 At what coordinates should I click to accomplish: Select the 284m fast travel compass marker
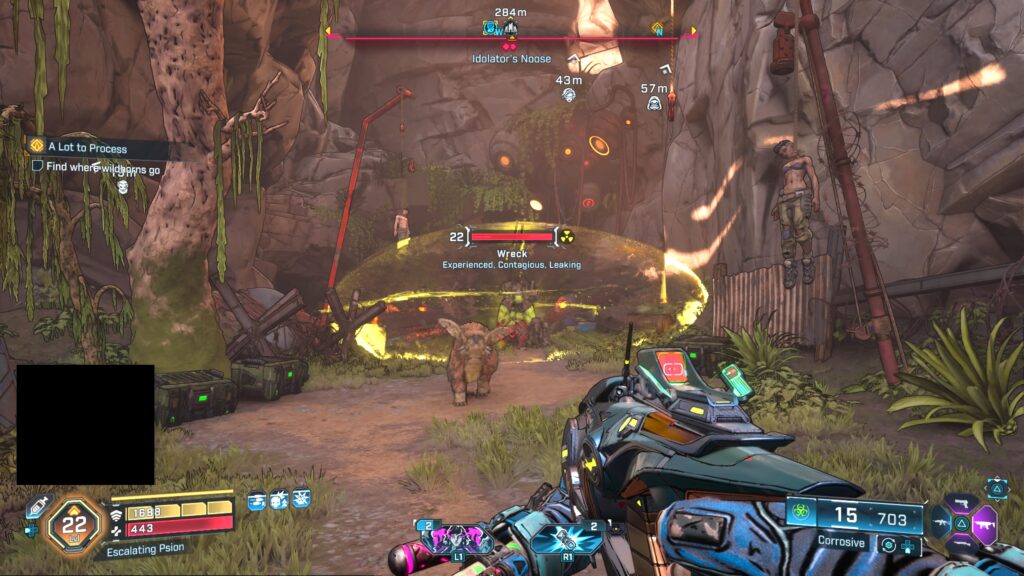pyautogui.click(x=510, y=27)
